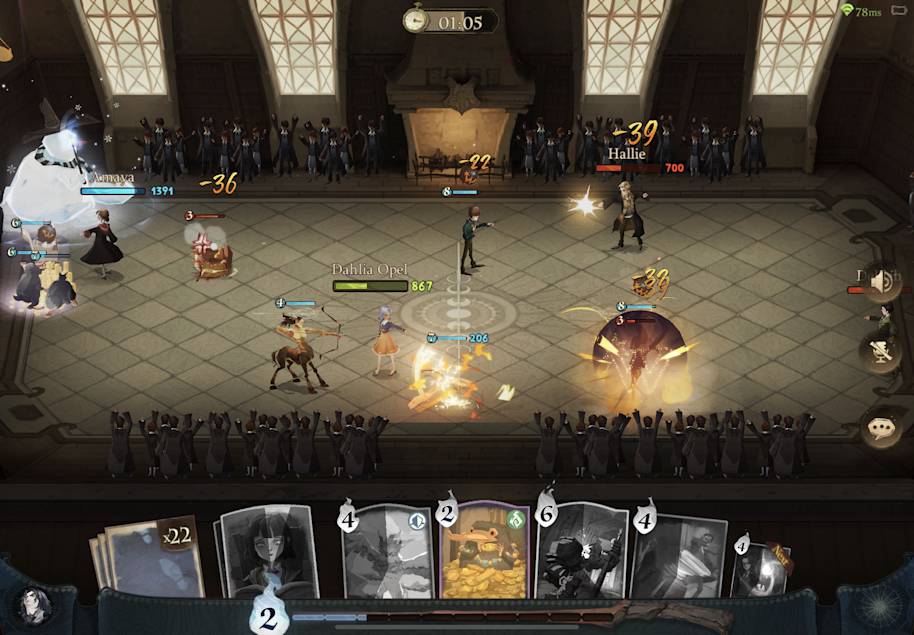Toggle the speaker sound button
The height and width of the screenshot is (635, 914).
coord(881,283)
